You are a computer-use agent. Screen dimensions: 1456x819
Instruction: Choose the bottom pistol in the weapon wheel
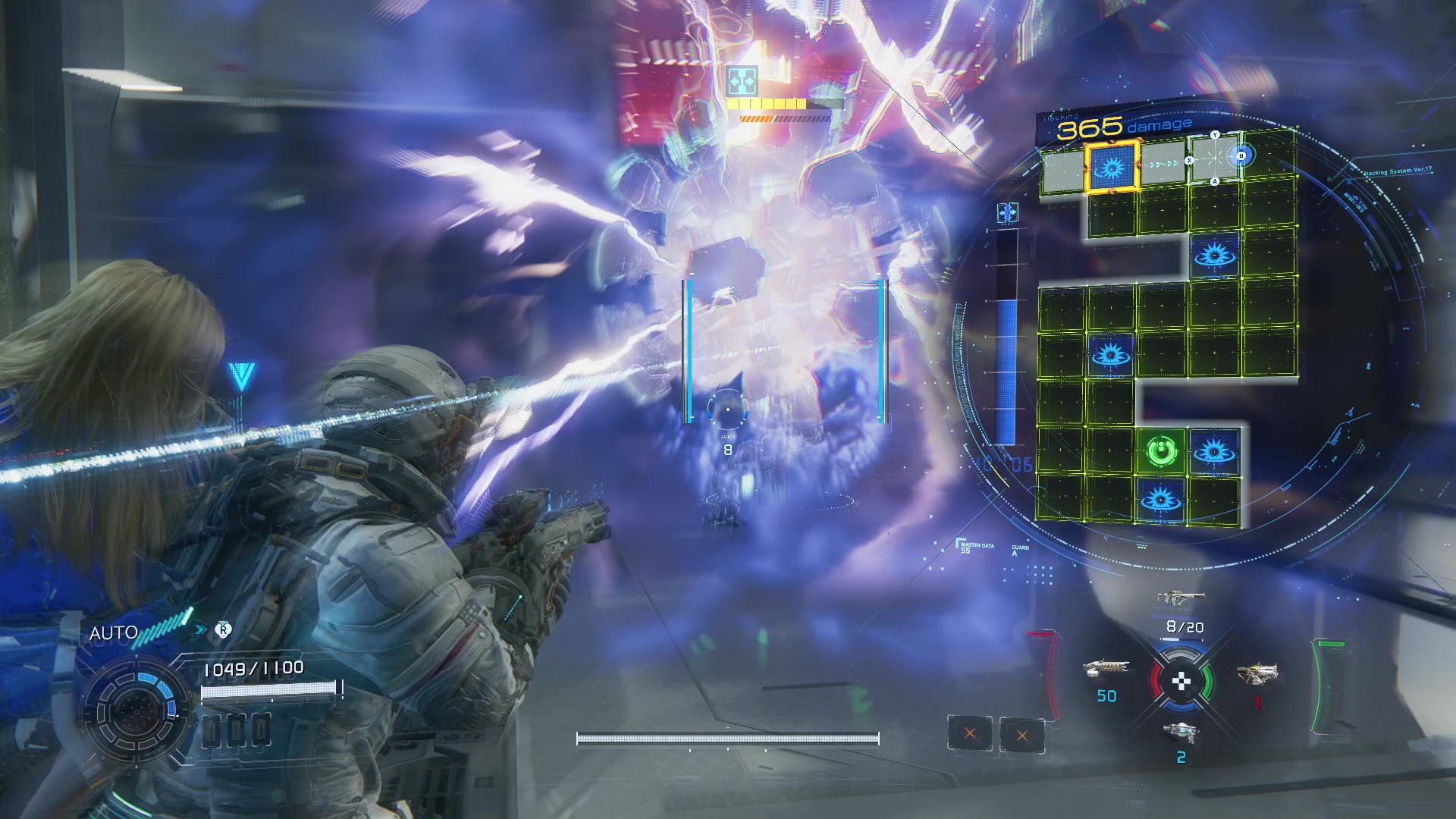[x=1181, y=732]
